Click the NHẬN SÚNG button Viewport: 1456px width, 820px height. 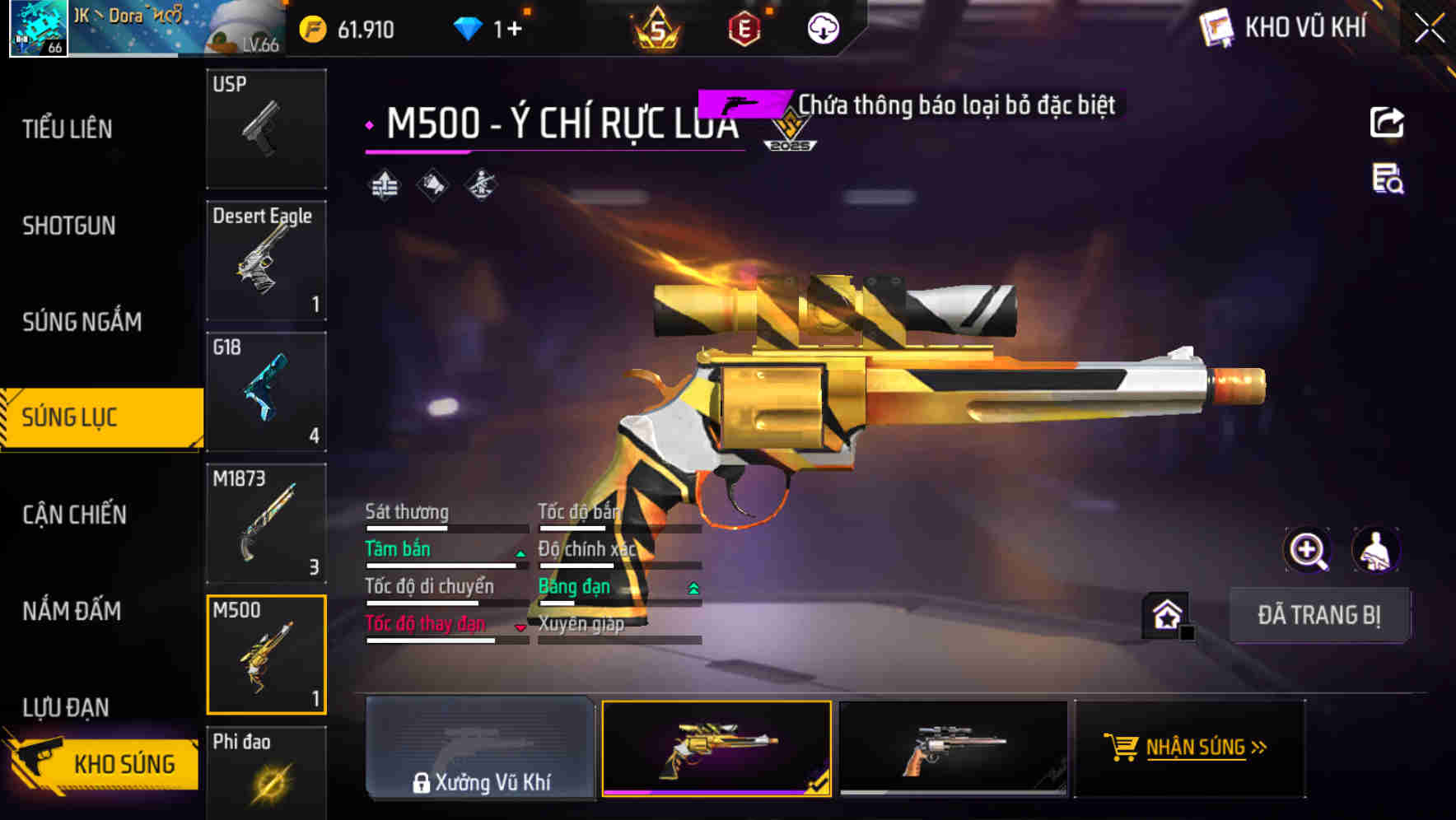(x=1189, y=748)
